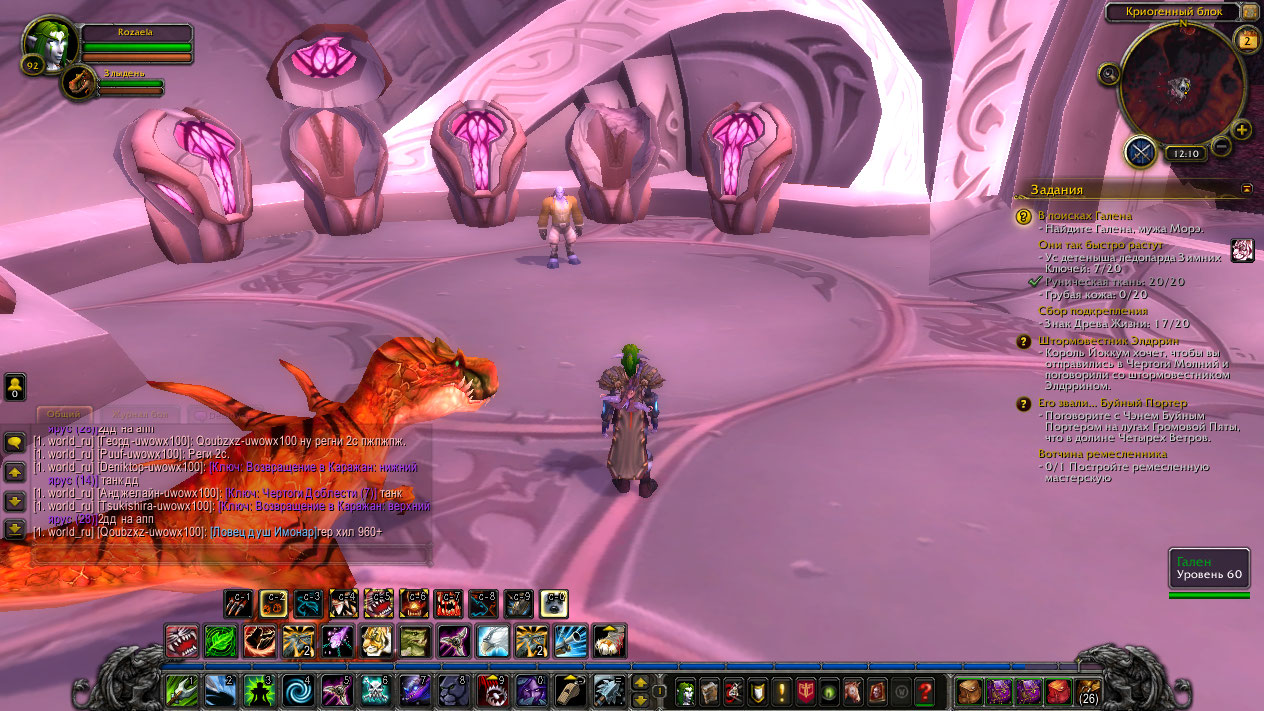
Task: Click the minimap zoom-in plus button
Action: pos(1241,130)
